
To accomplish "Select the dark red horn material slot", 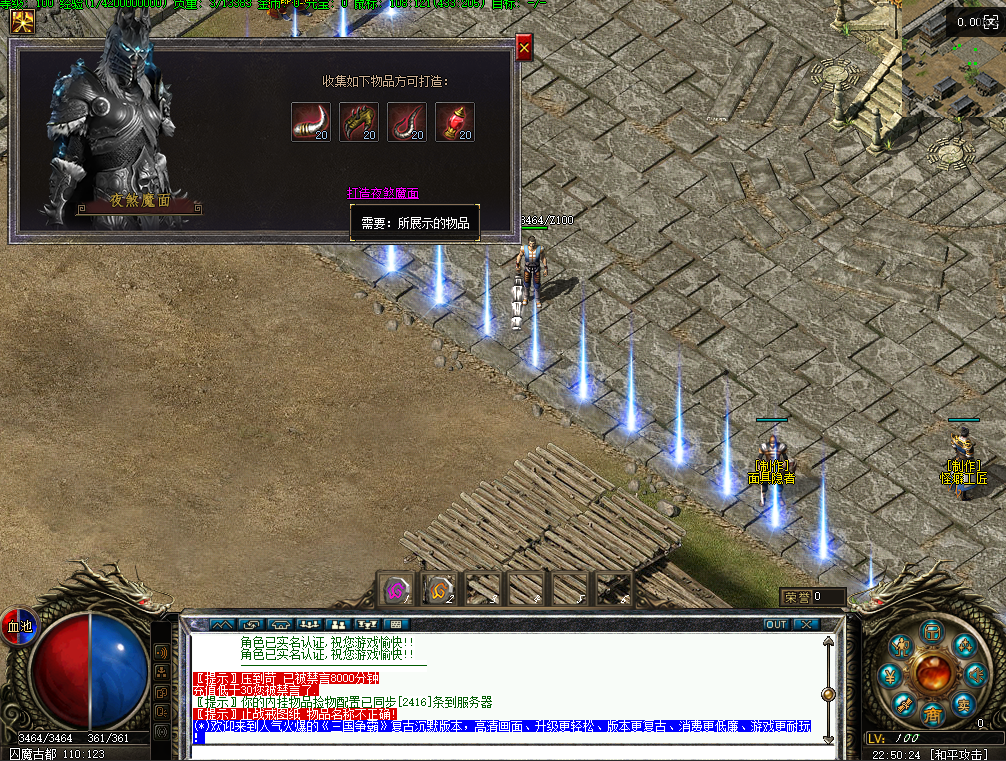I will pyautogui.click(x=407, y=122).
